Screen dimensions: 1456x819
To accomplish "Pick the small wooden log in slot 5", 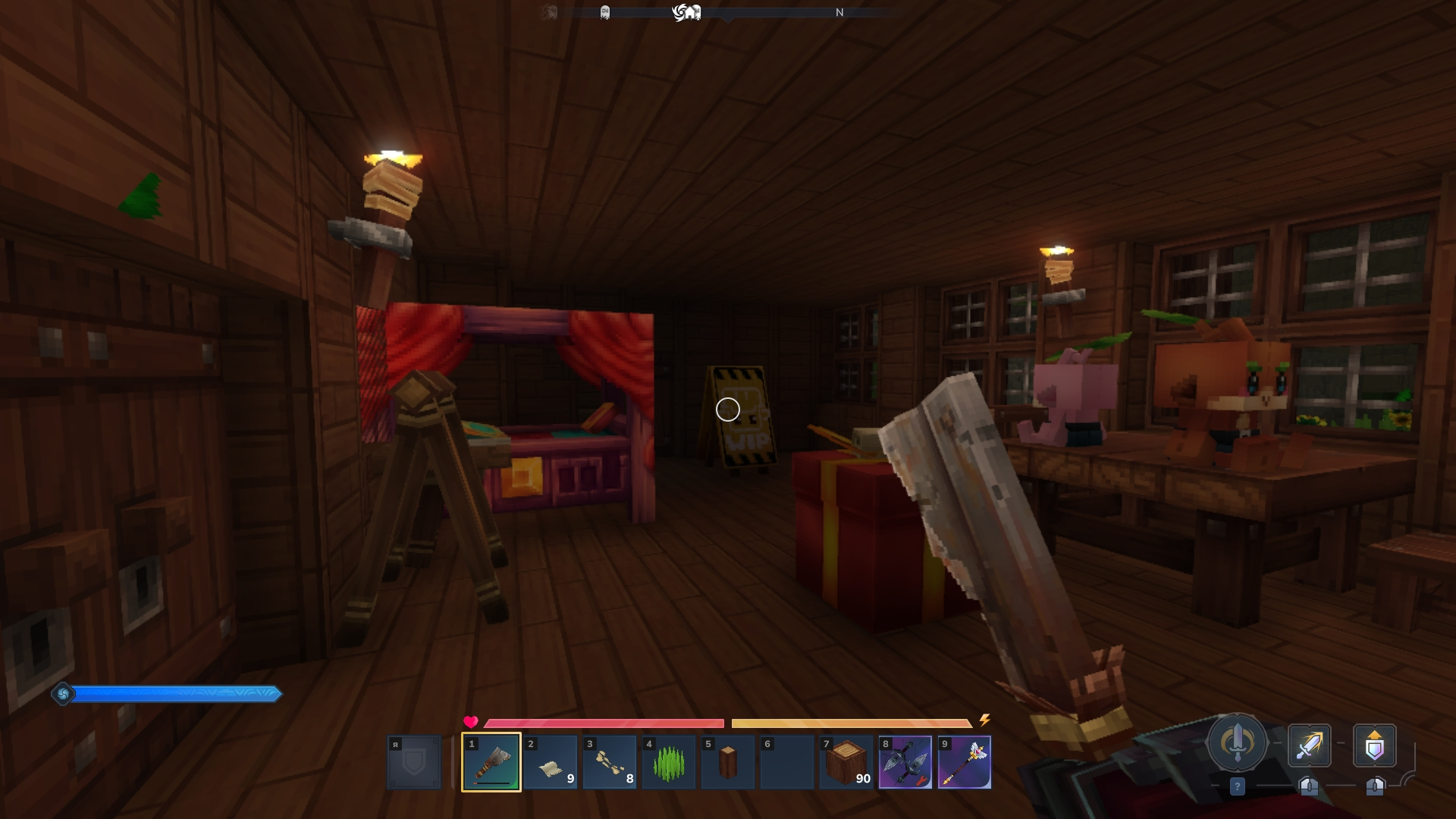I will pos(727,762).
